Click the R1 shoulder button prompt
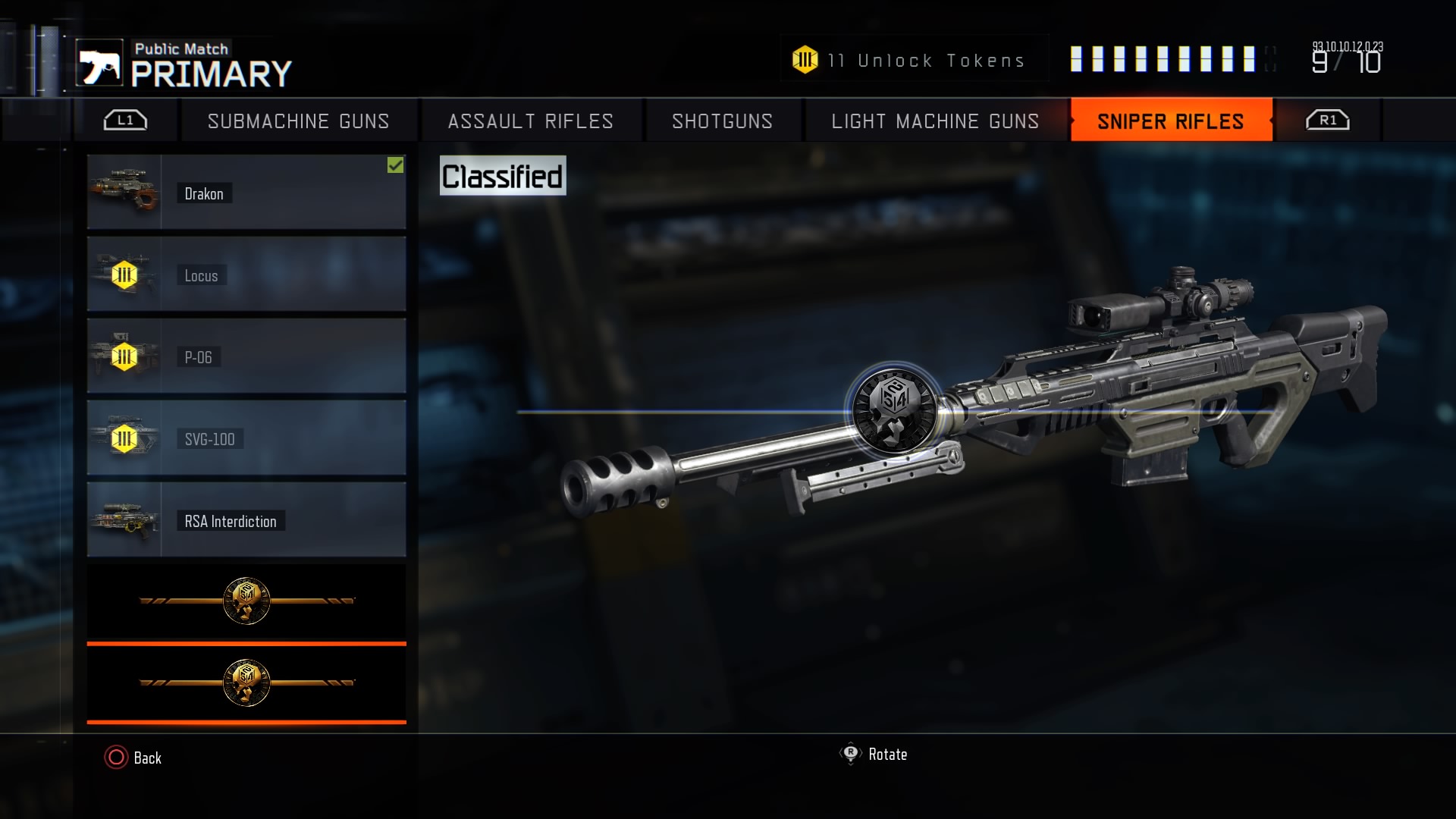Image resolution: width=1456 pixels, height=819 pixels. tap(1327, 119)
